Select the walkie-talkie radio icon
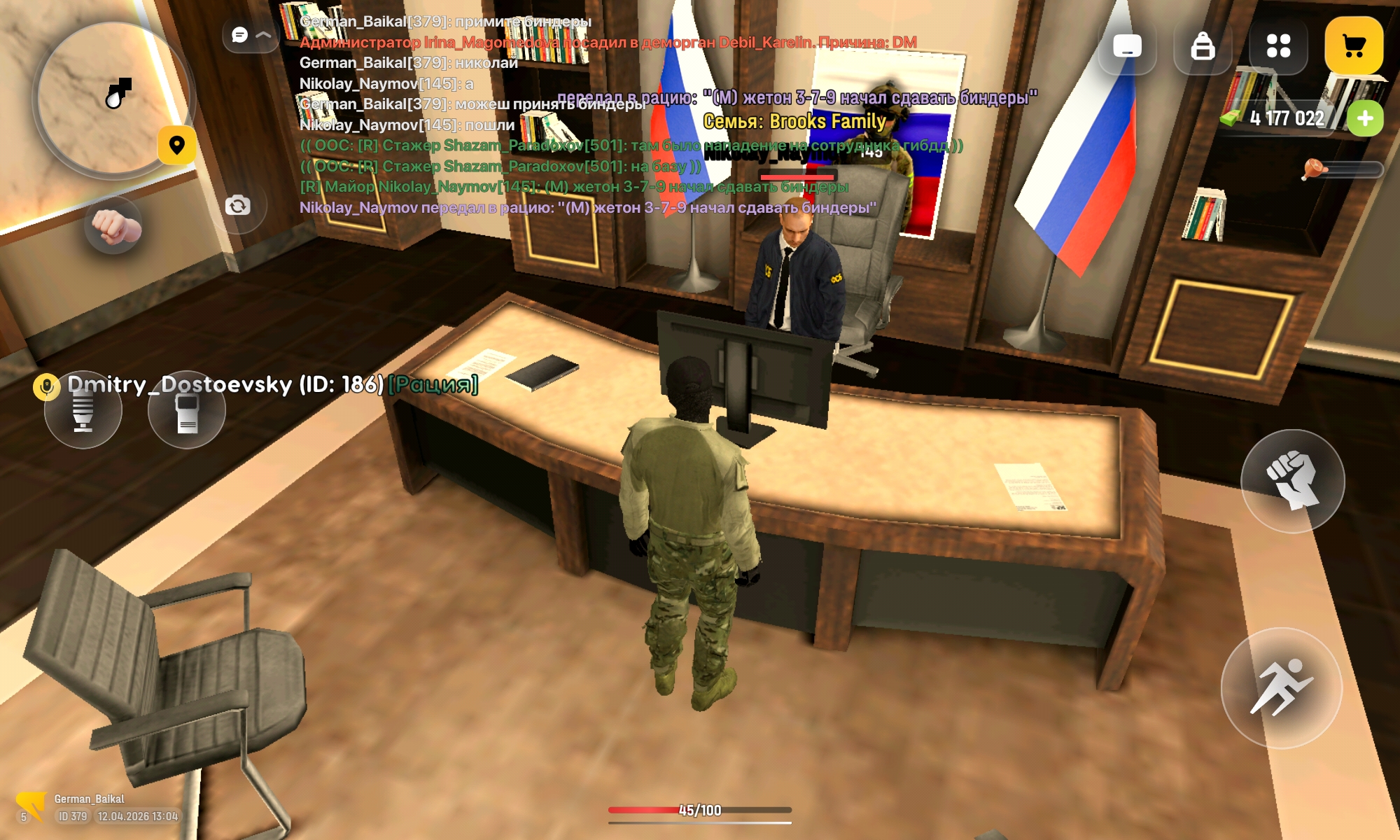The image size is (1400, 840). pos(188,410)
